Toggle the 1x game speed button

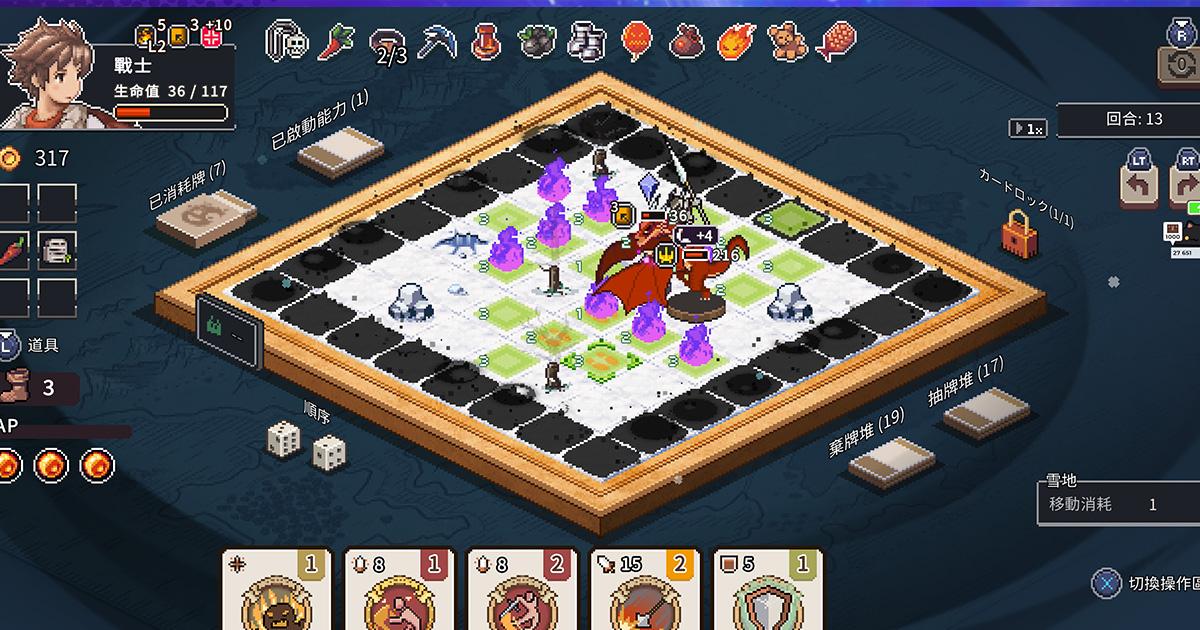pyautogui.click(x=1029, y=128)
